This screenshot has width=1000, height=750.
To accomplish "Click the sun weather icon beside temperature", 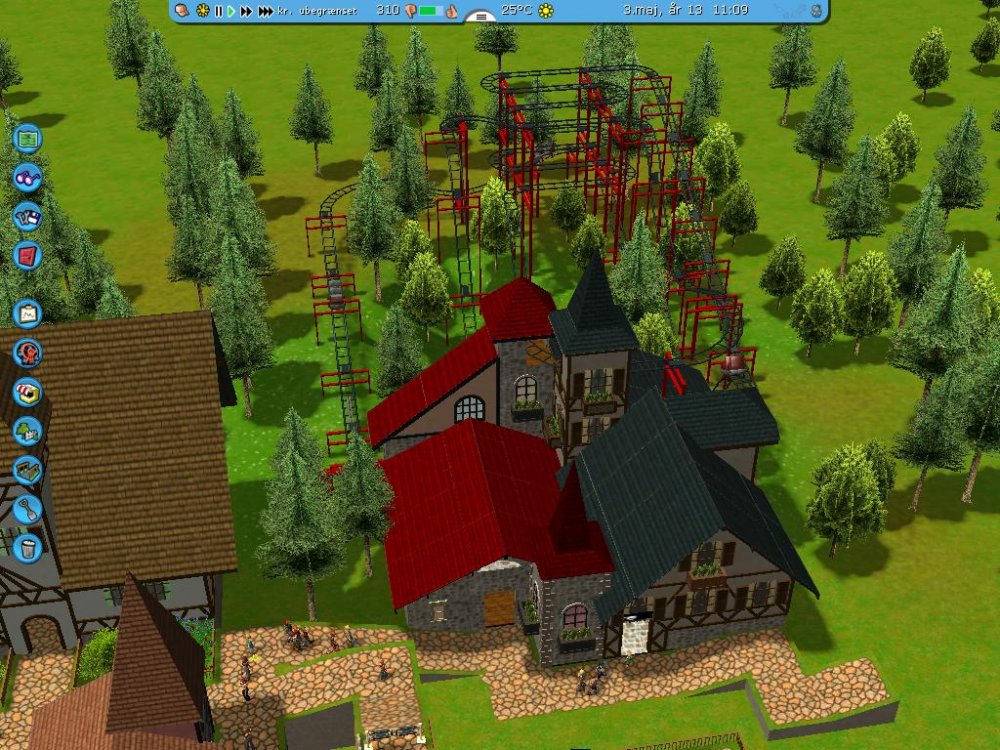I will 546,11.
